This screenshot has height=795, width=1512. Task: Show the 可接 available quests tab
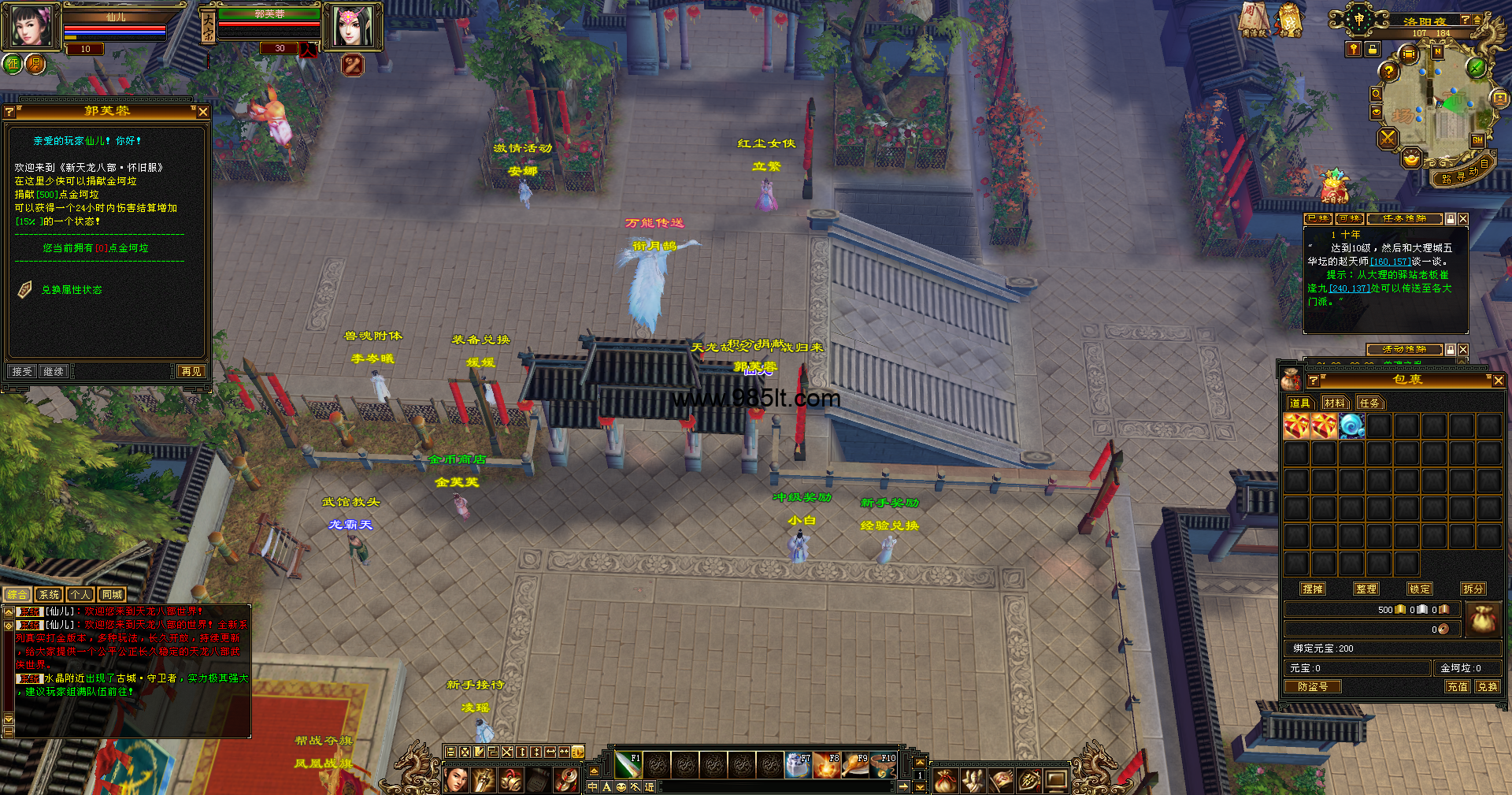click(1349, 219)
